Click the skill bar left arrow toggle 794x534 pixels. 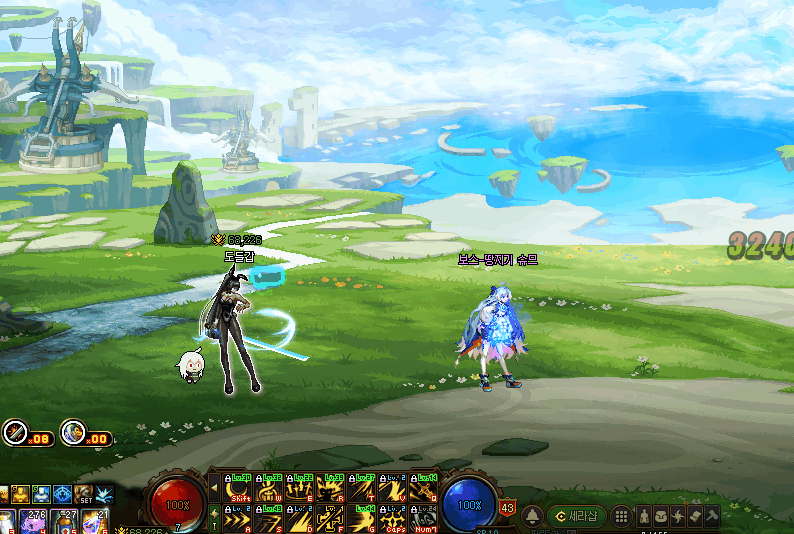(214, 488)
